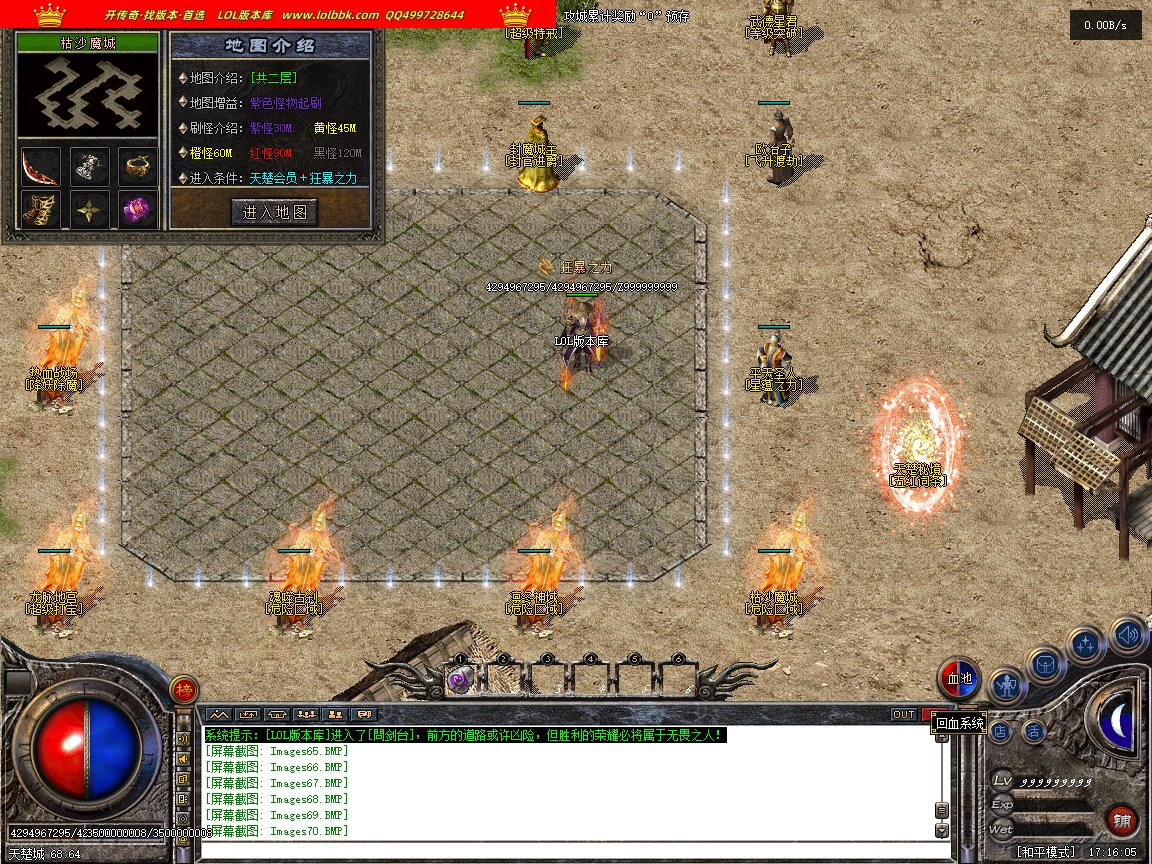Image resolution: width=1152 pixels, height=864 pixels.
Task: Open the 血池 blood pool button
Action: click(x=959, y=679)
